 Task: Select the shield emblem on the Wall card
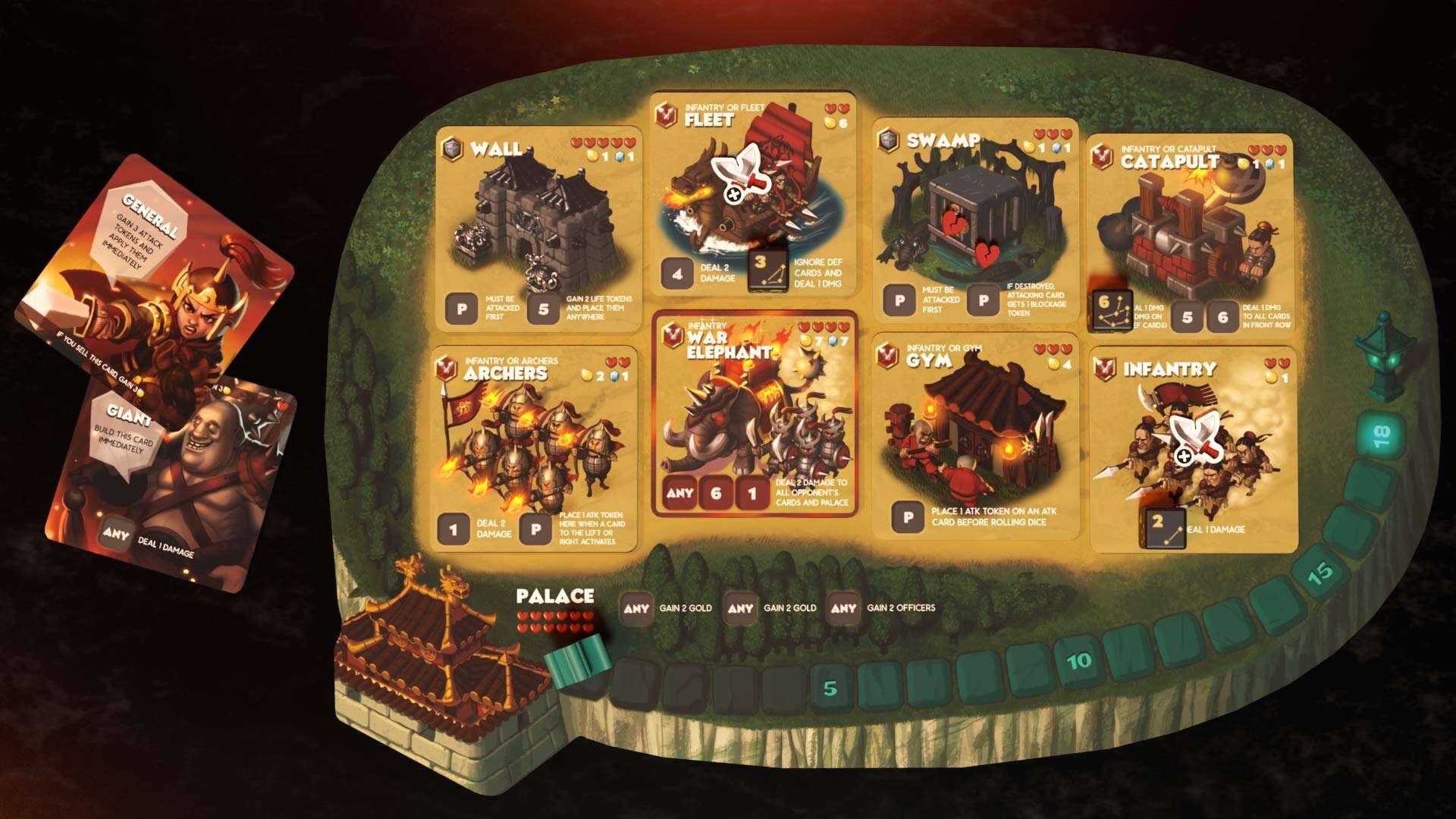[453, 149]
